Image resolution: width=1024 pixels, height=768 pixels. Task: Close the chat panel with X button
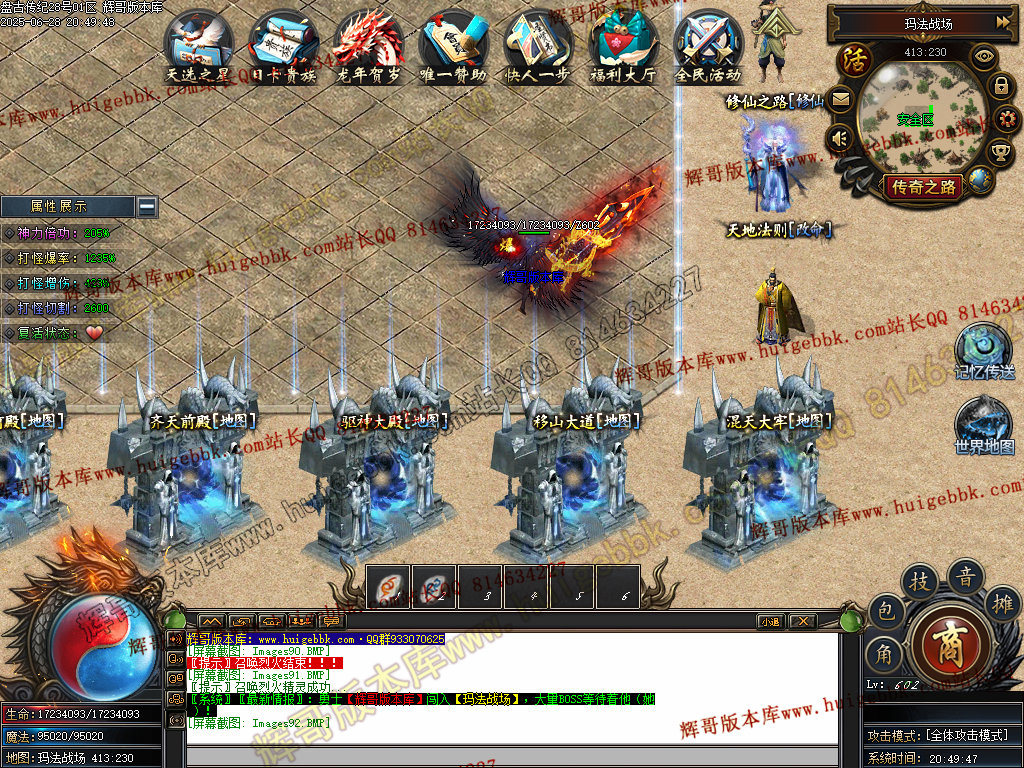click(802, 621)
